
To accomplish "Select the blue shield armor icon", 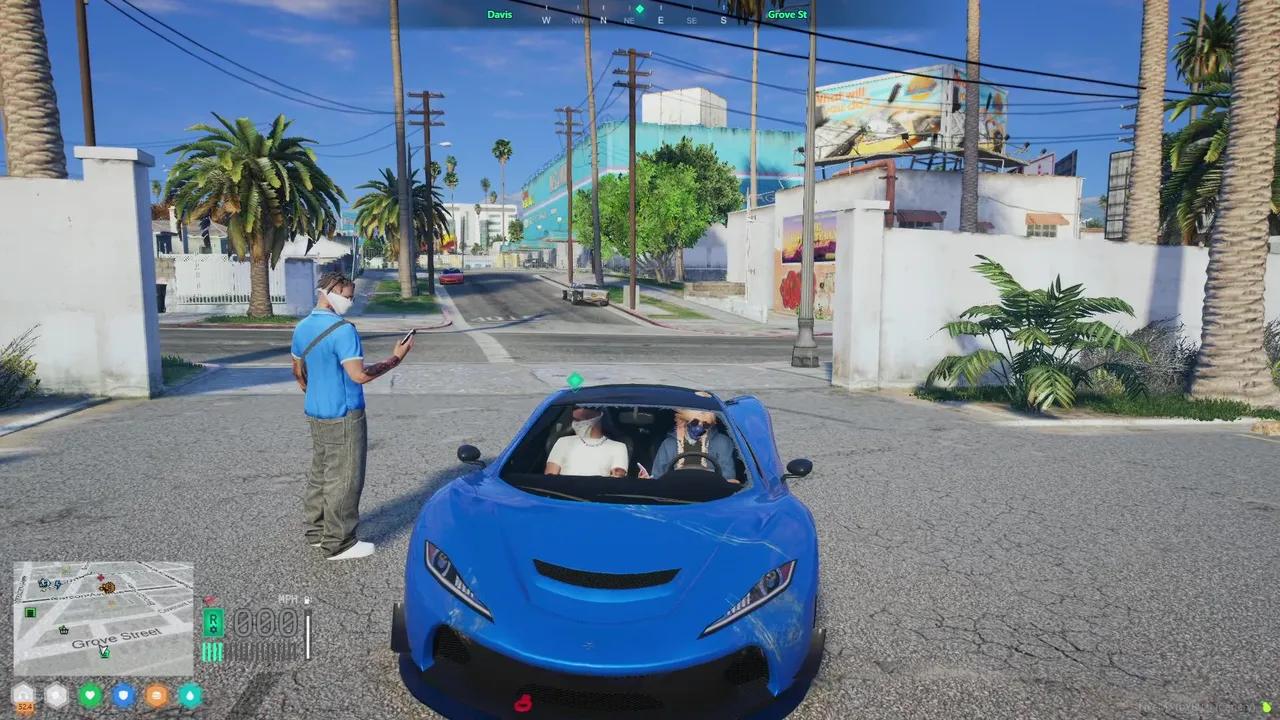I will point(123,695).
